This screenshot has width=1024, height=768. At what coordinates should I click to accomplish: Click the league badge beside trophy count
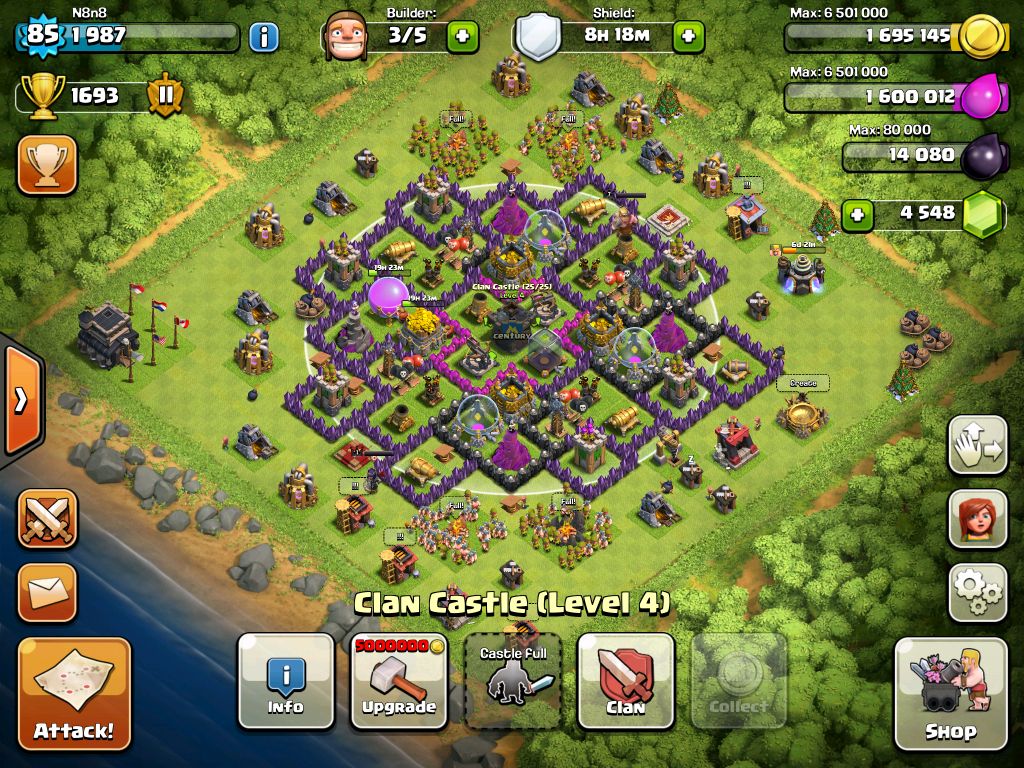point(166,96)
